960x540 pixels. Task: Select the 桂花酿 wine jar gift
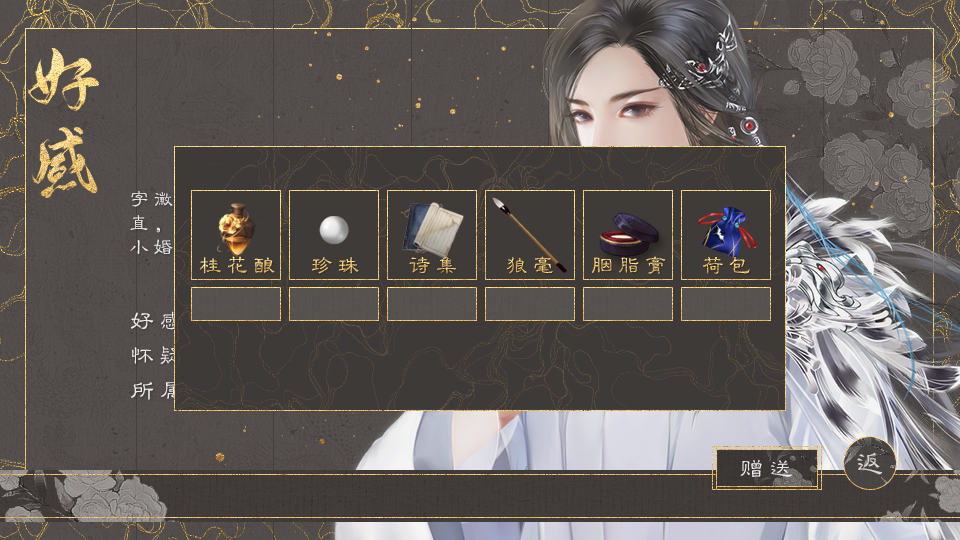coord(236,234)
